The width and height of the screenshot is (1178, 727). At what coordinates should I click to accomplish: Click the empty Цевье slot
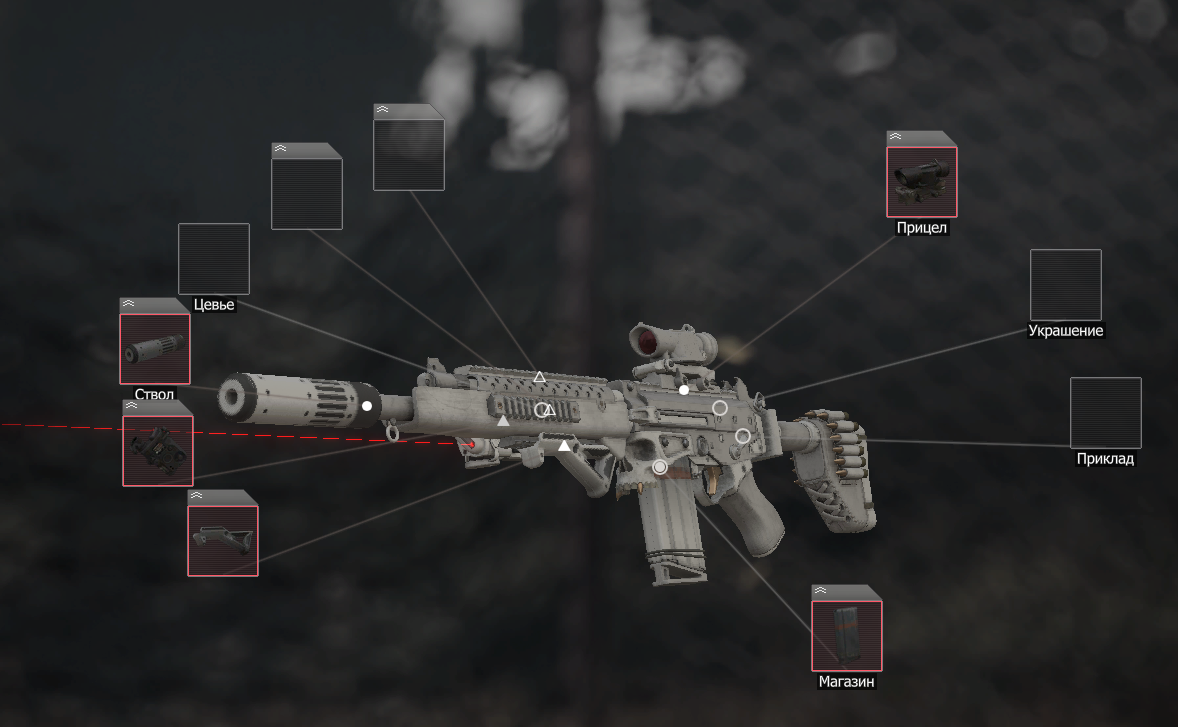pos(213,258)
